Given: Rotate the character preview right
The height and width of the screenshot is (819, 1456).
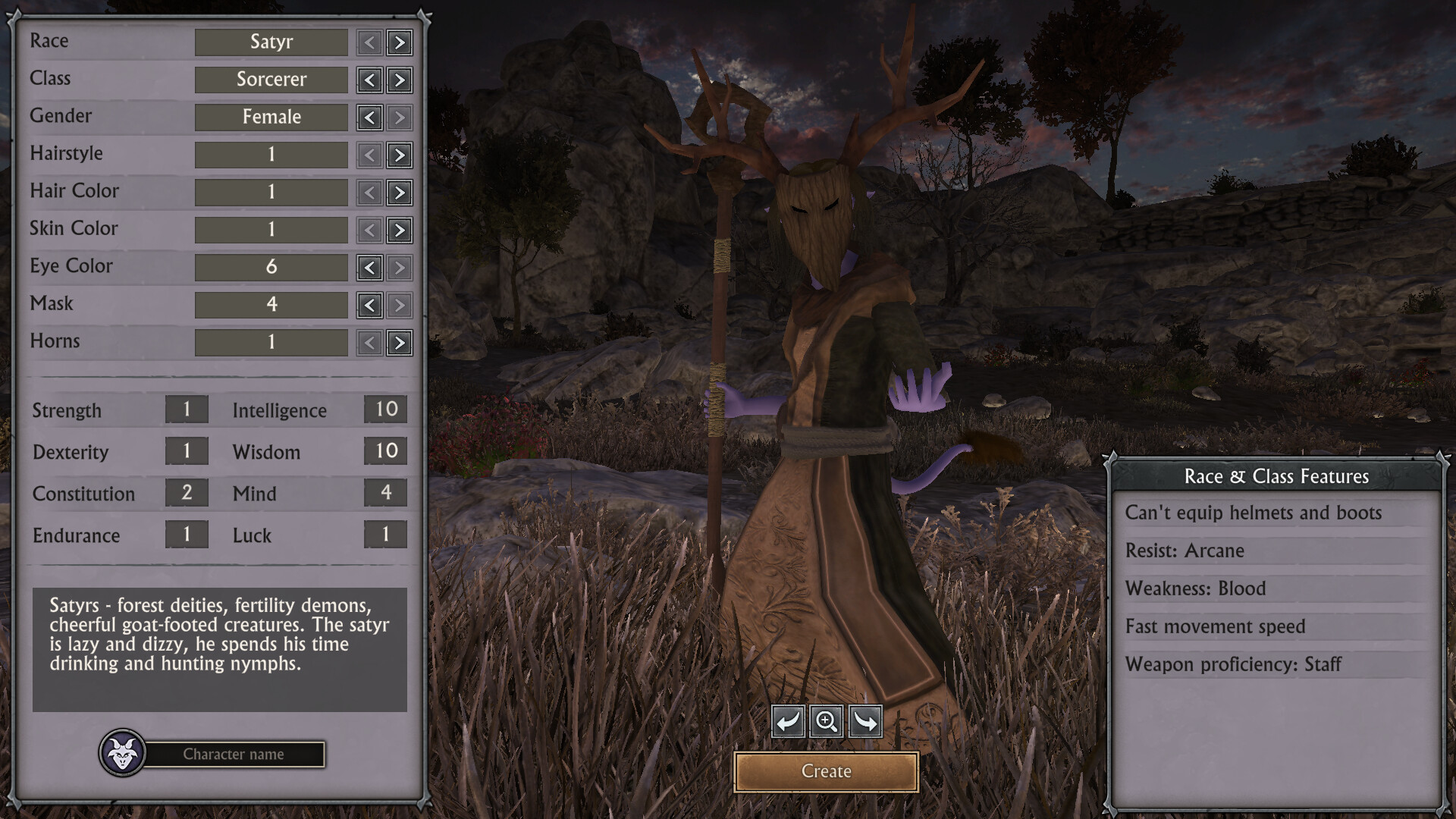Looking at the screenshot, I should [x=865, y=721].
